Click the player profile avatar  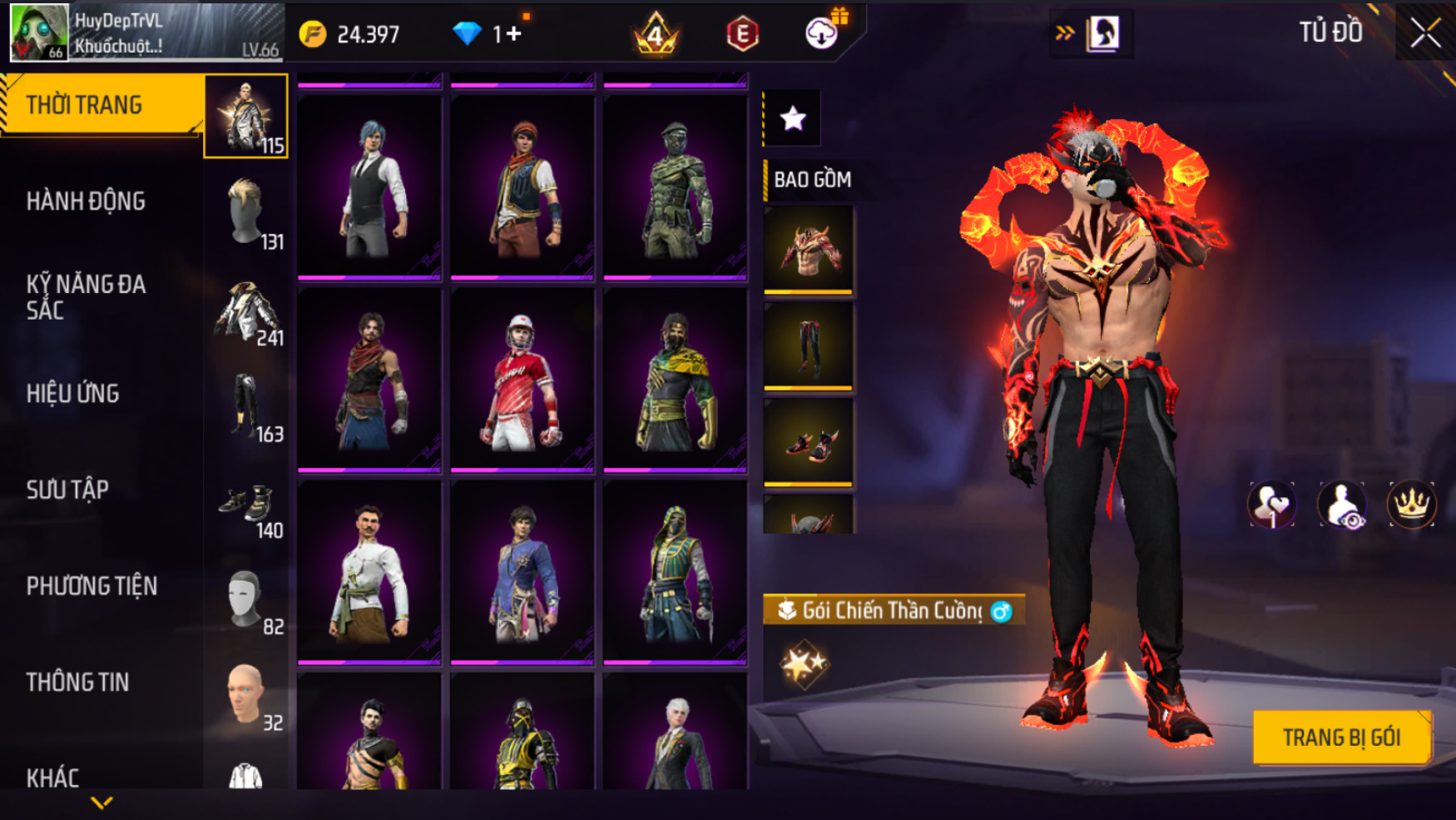click(x=38, y=32)
